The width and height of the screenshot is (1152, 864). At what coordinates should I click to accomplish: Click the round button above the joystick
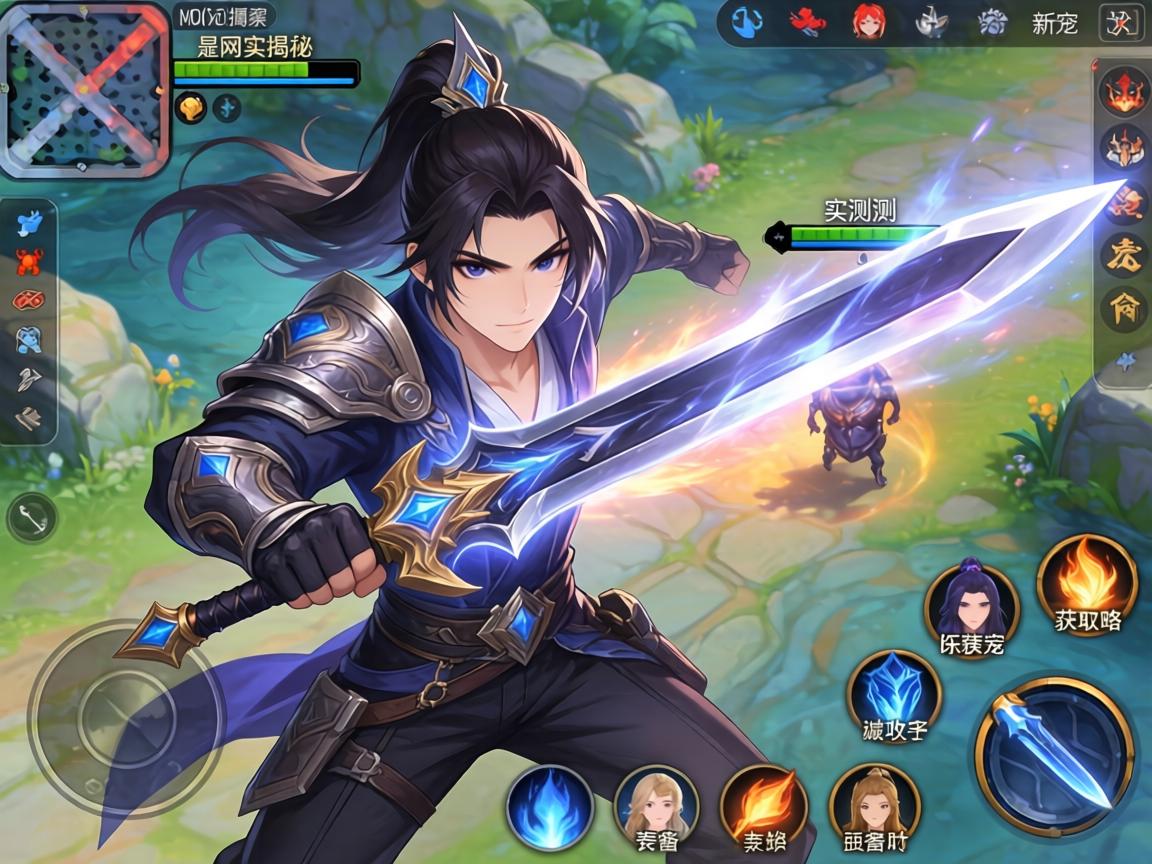[x=31, y=519]
